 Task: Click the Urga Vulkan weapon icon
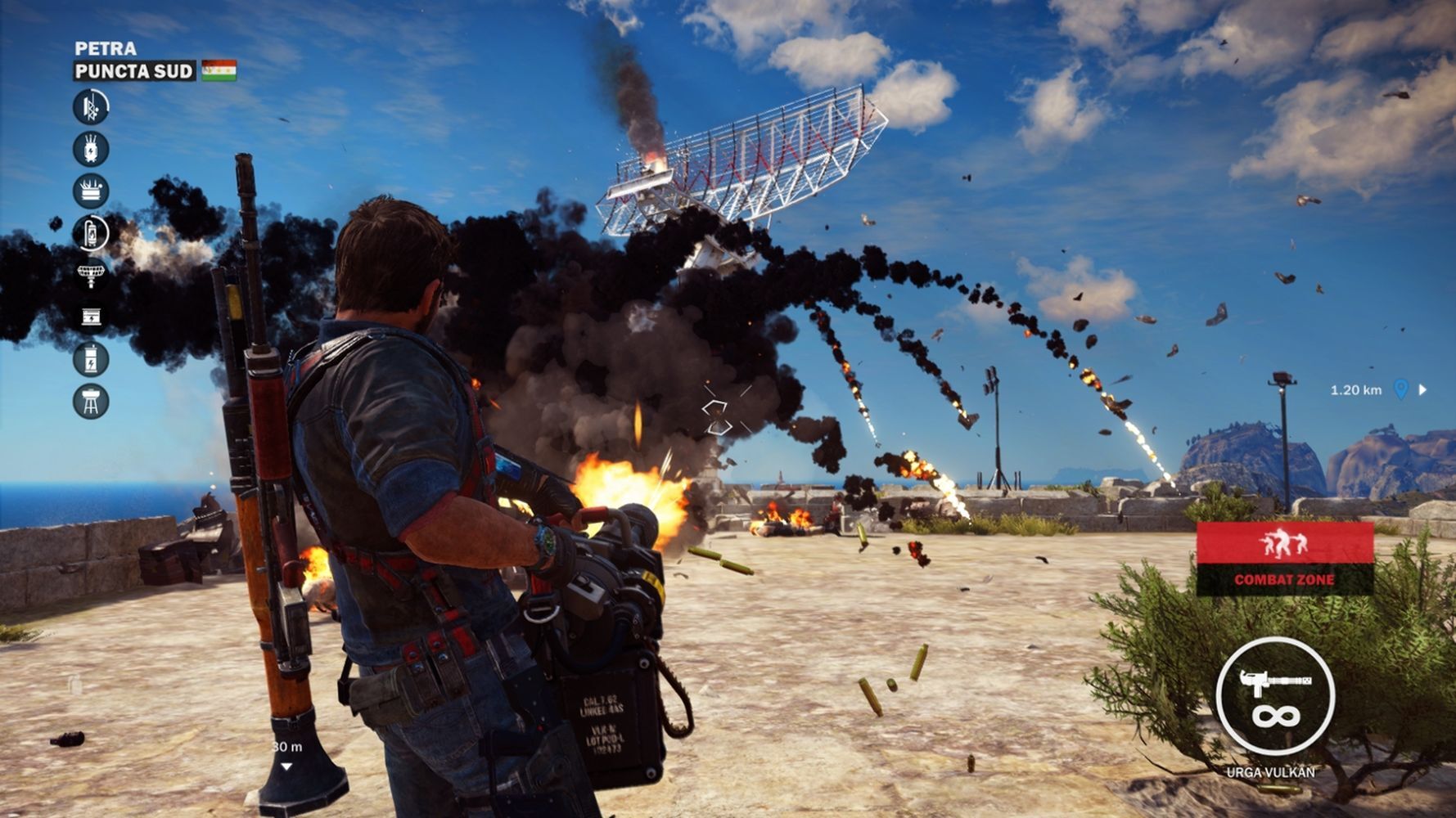pos(1275,696)
